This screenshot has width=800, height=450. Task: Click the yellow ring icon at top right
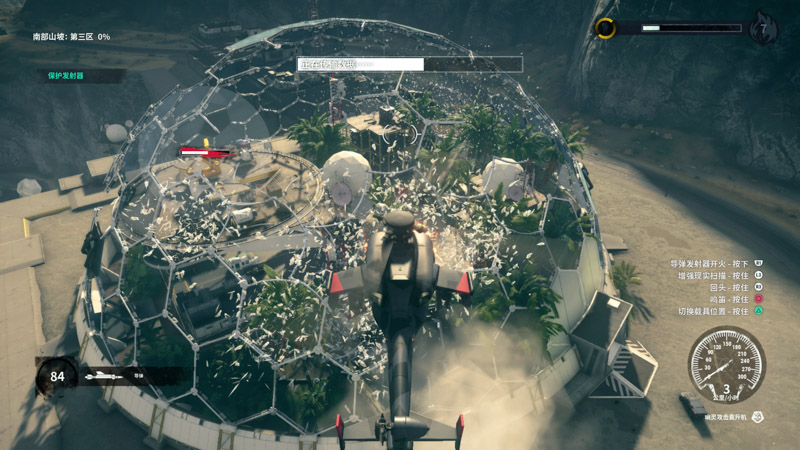tap(605, 28)
